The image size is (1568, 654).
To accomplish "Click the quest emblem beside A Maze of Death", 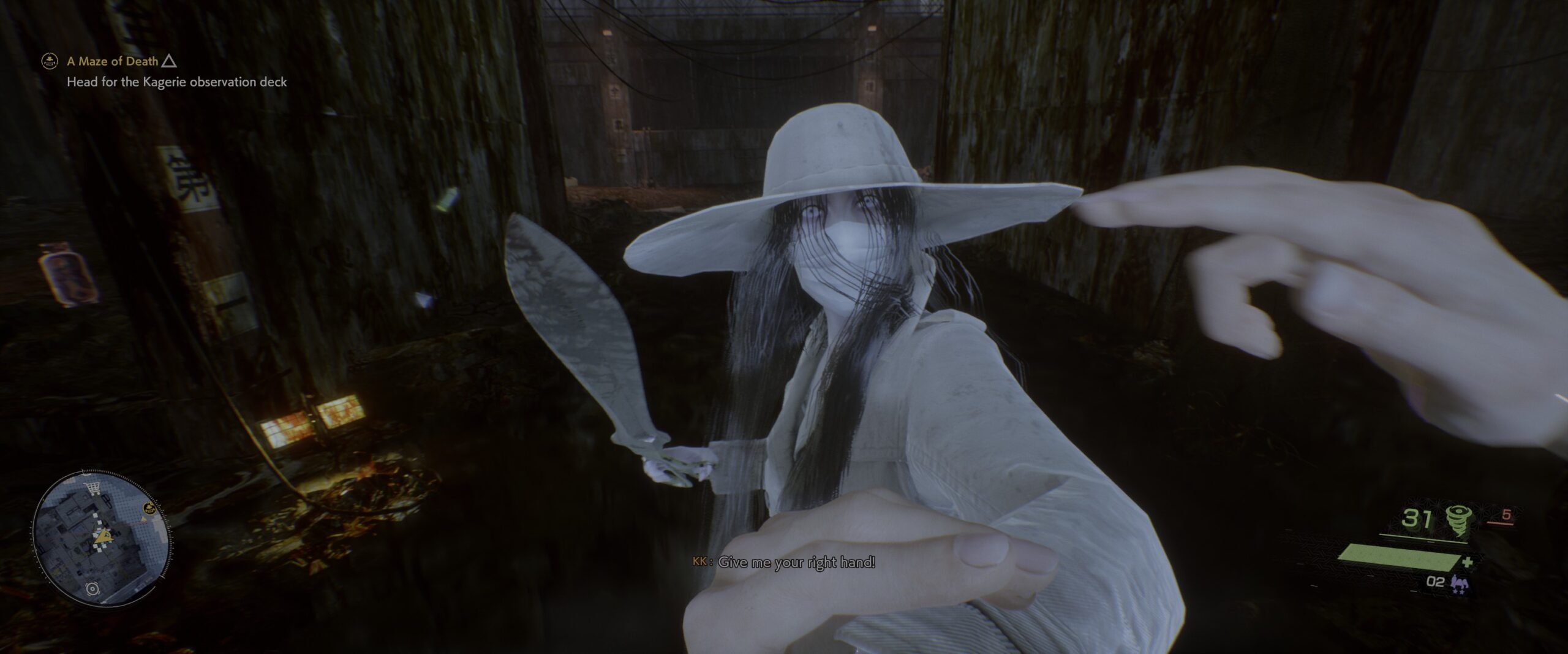I will point(49,61).
